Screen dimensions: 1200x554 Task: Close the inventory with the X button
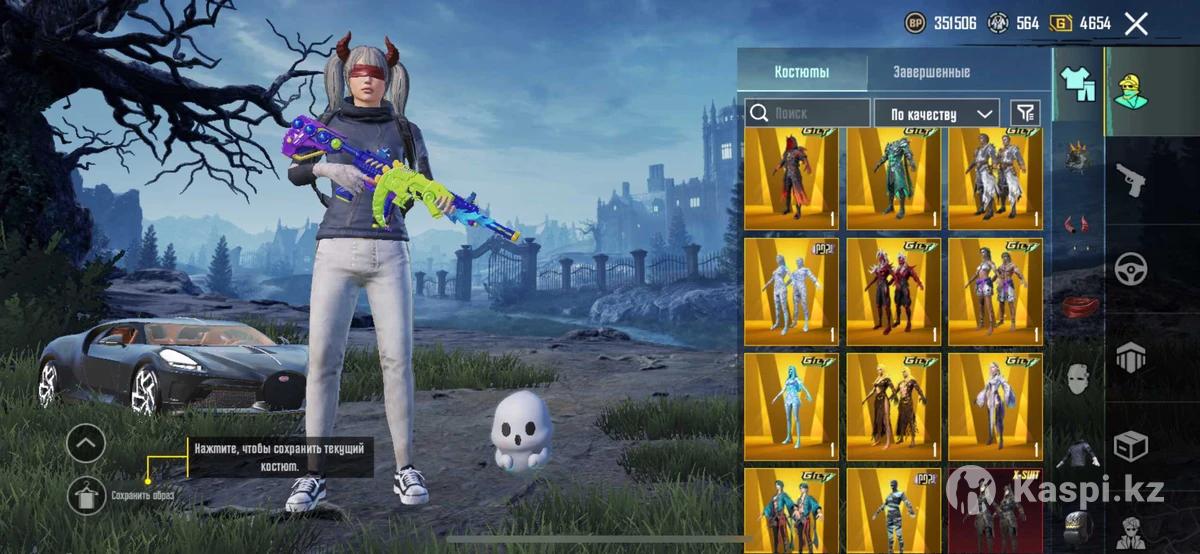[1136, 24]
